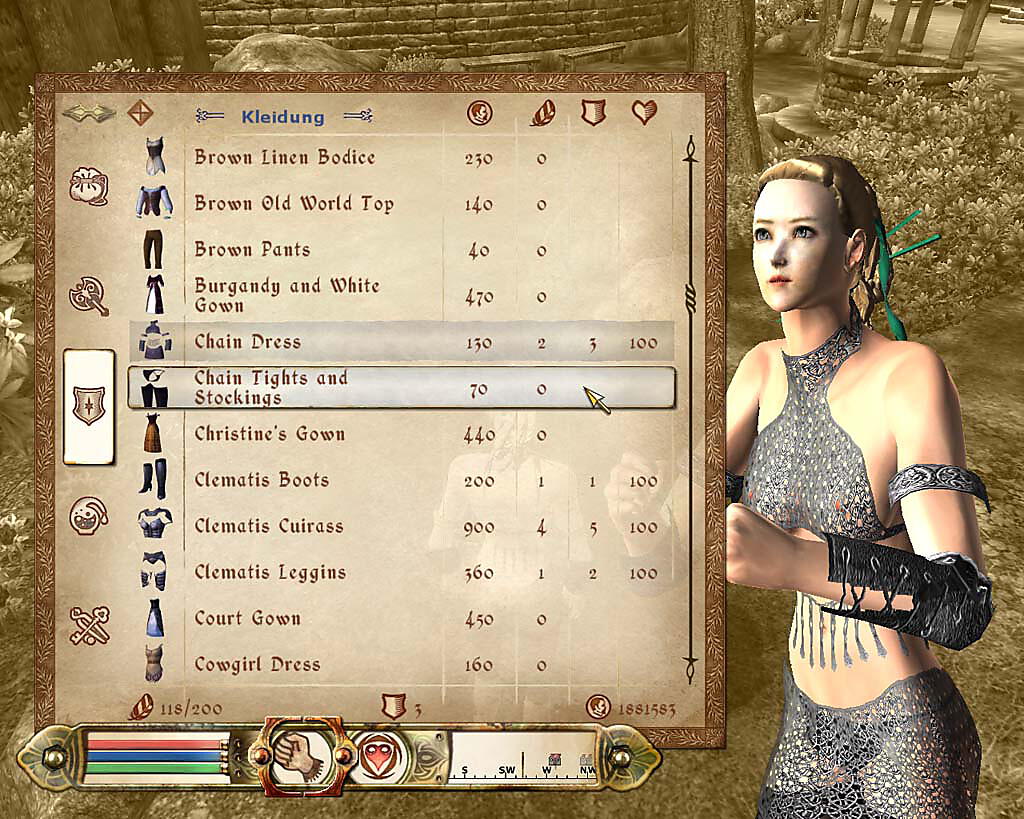Equip the Clematis Boots

(261, 480)
